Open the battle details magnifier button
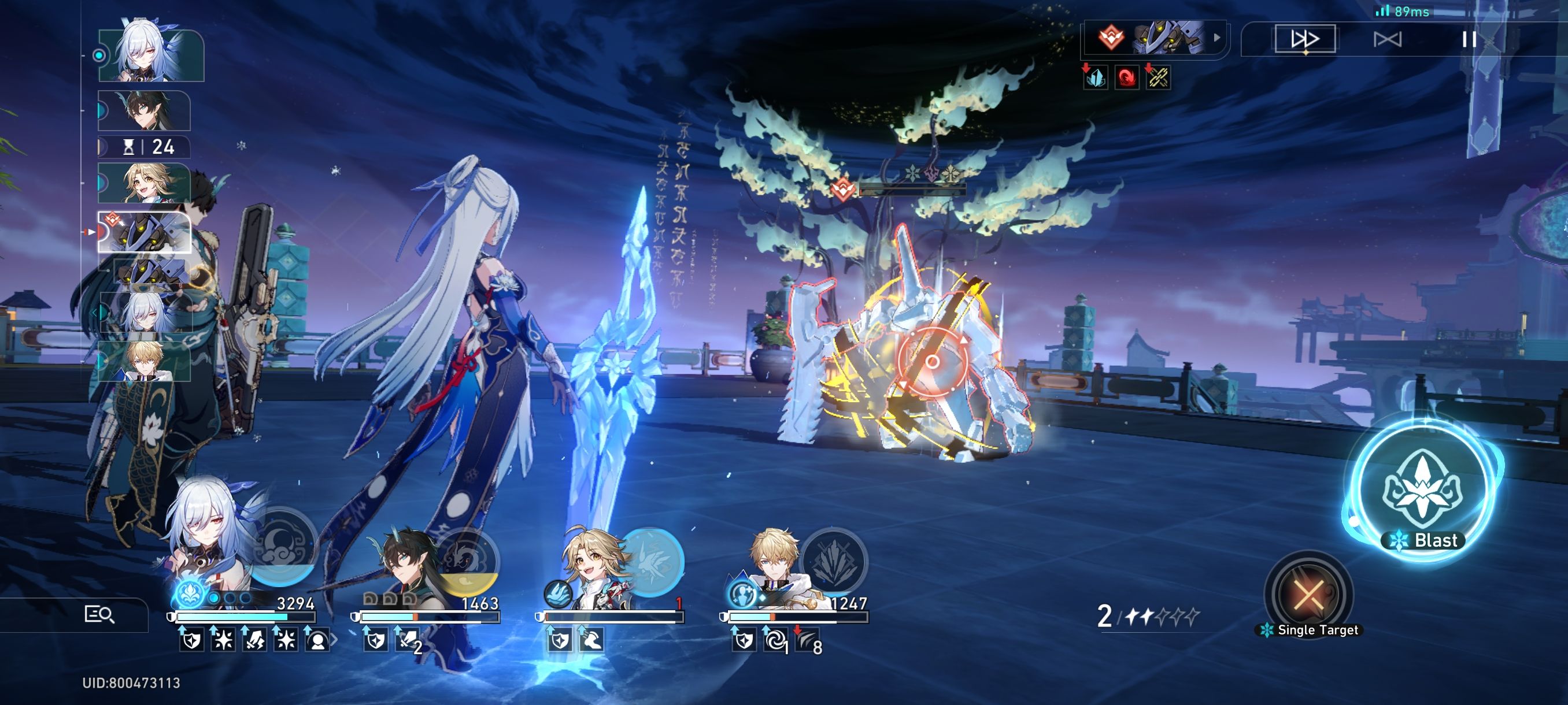The width and height of the screenshot is (1568, 705). click(99, 614)
